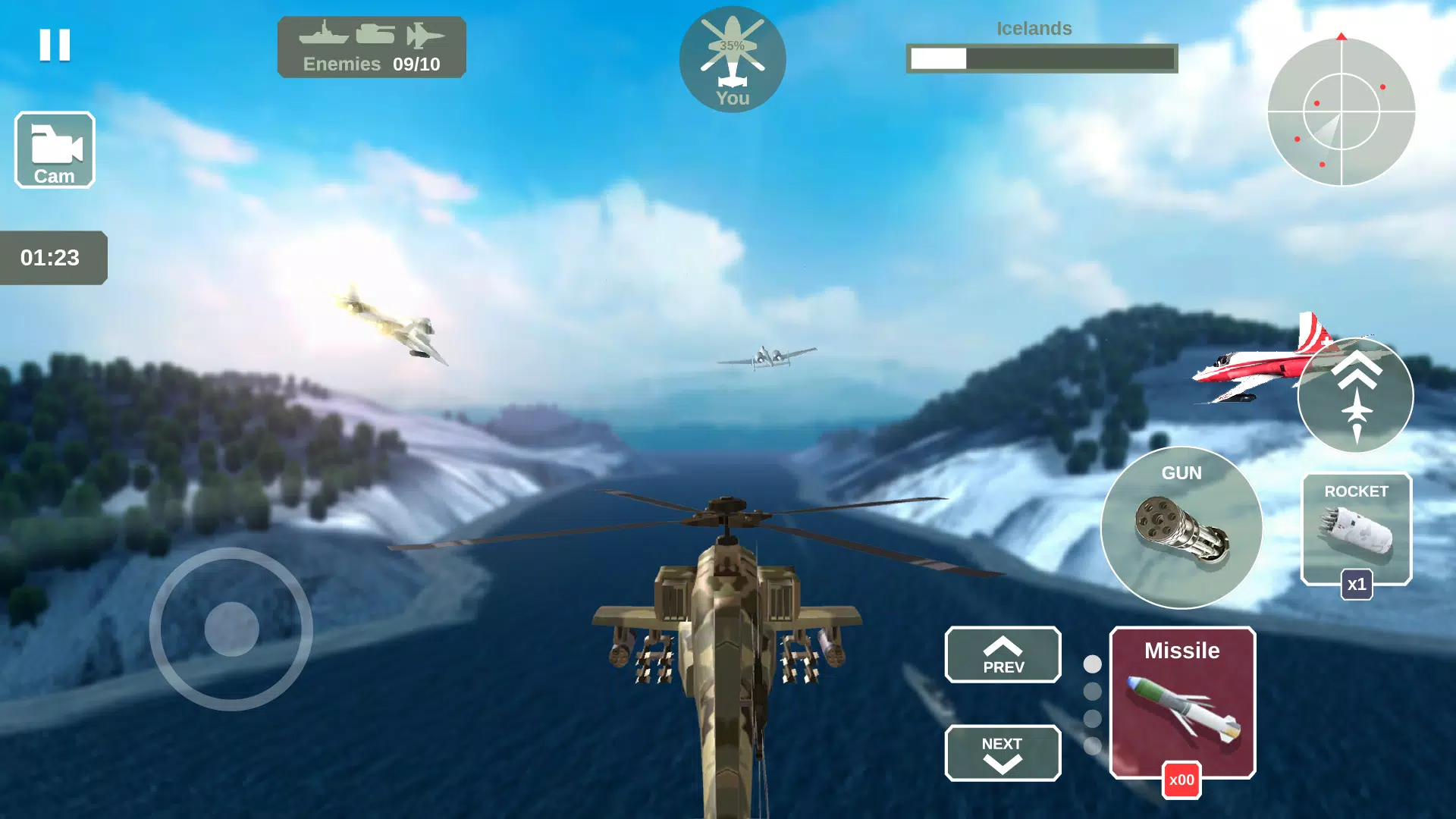Select the top dot of the weapon indicator

point(1092,662)
